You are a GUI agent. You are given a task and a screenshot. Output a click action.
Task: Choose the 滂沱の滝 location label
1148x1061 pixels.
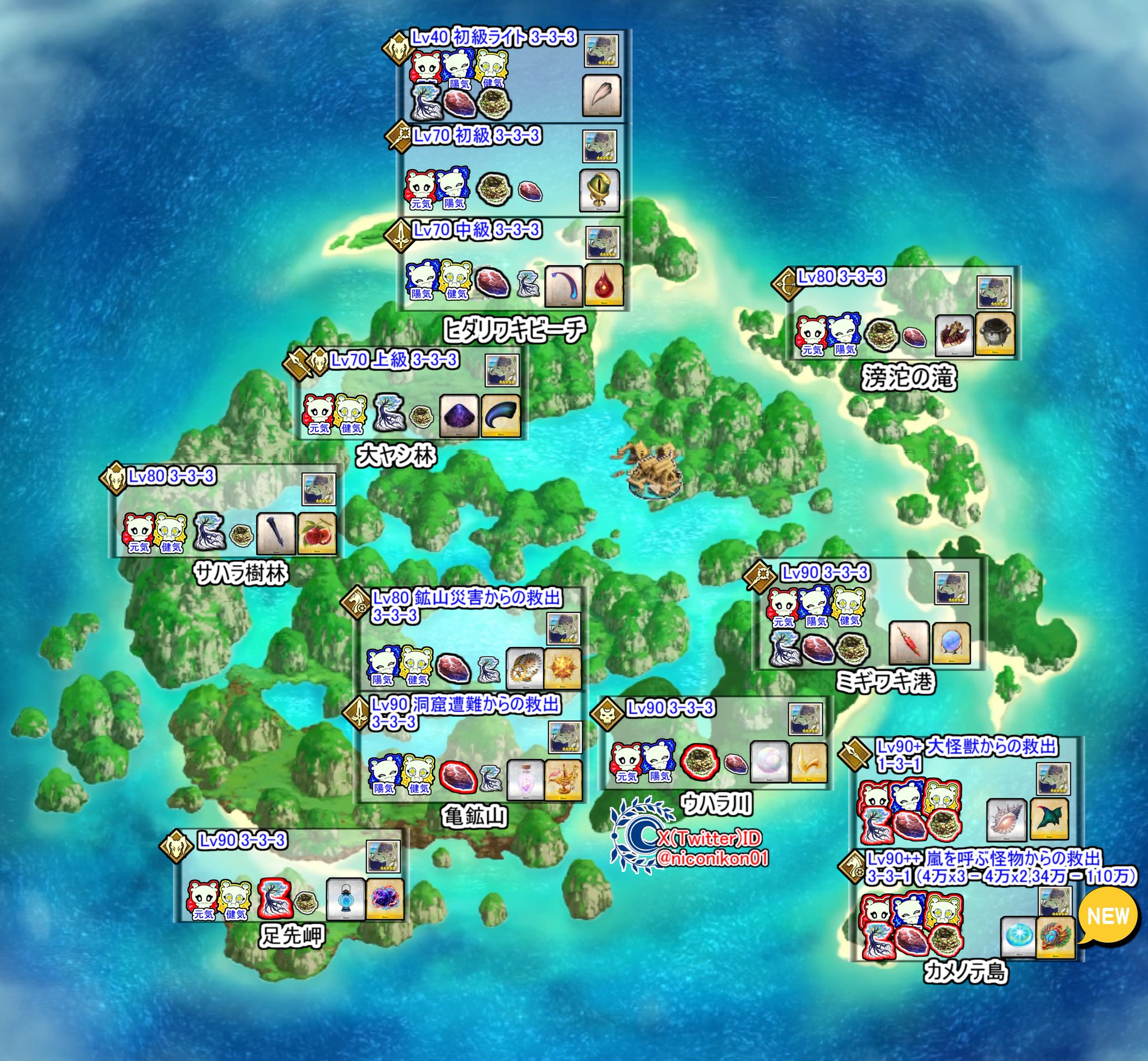coord(909,379)
